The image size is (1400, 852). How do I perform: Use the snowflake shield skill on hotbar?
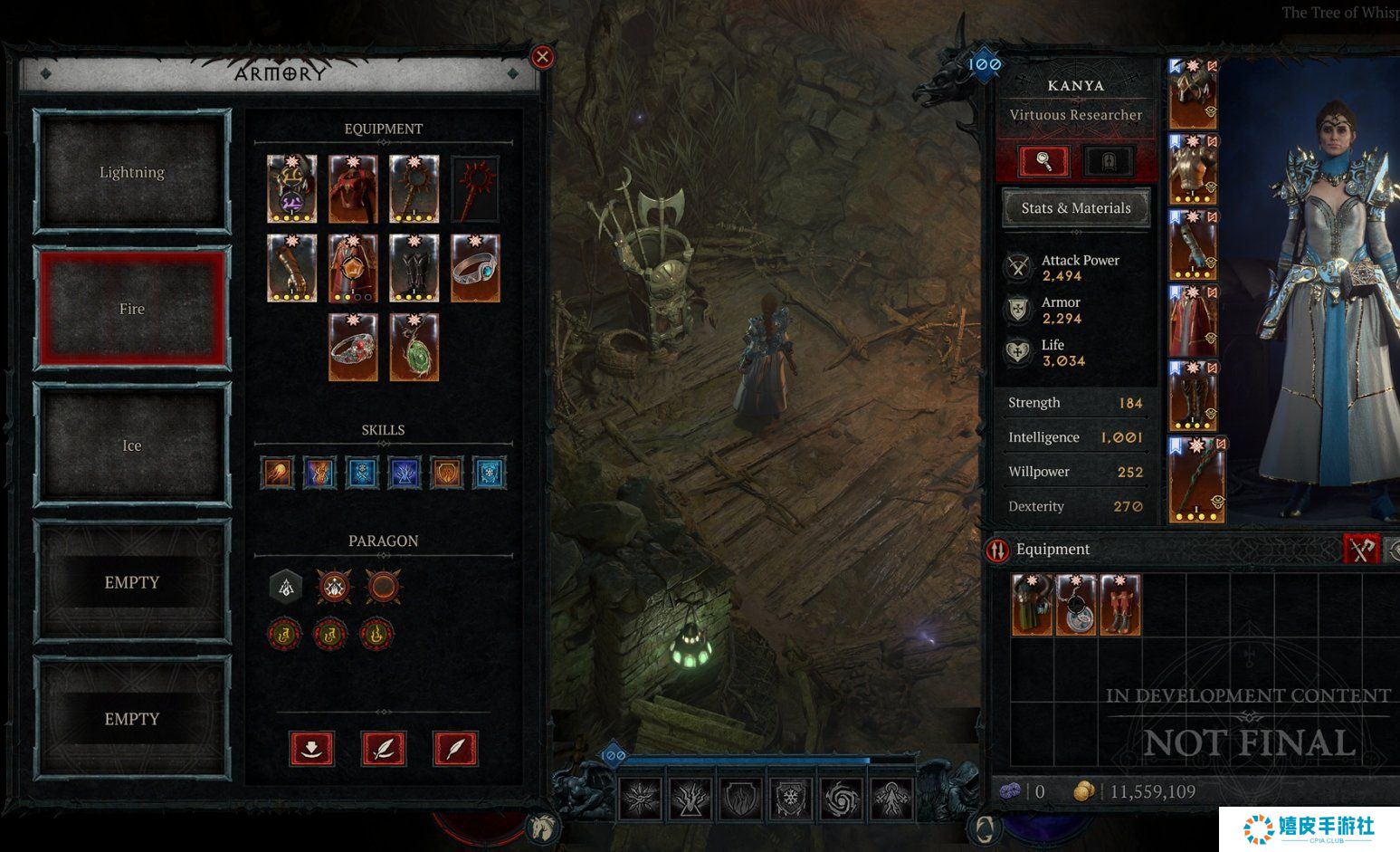[x=791, y=798]
